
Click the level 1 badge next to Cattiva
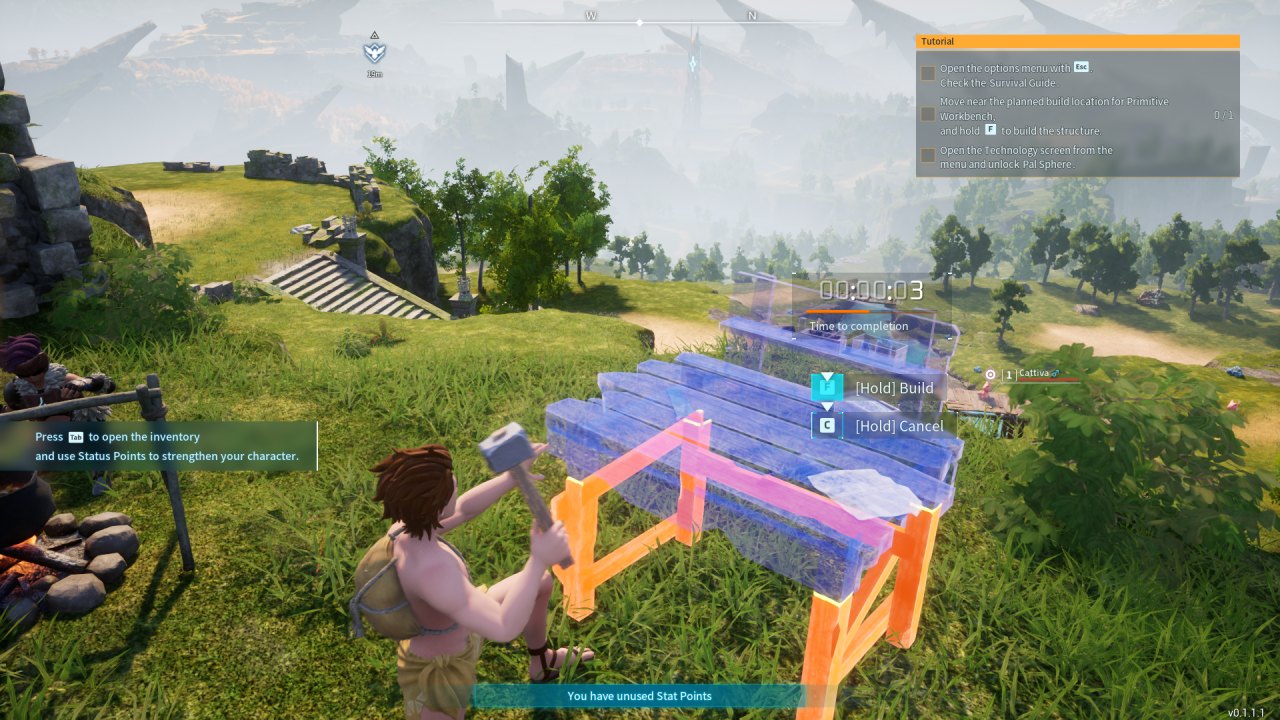click(x=1009, y=375)
